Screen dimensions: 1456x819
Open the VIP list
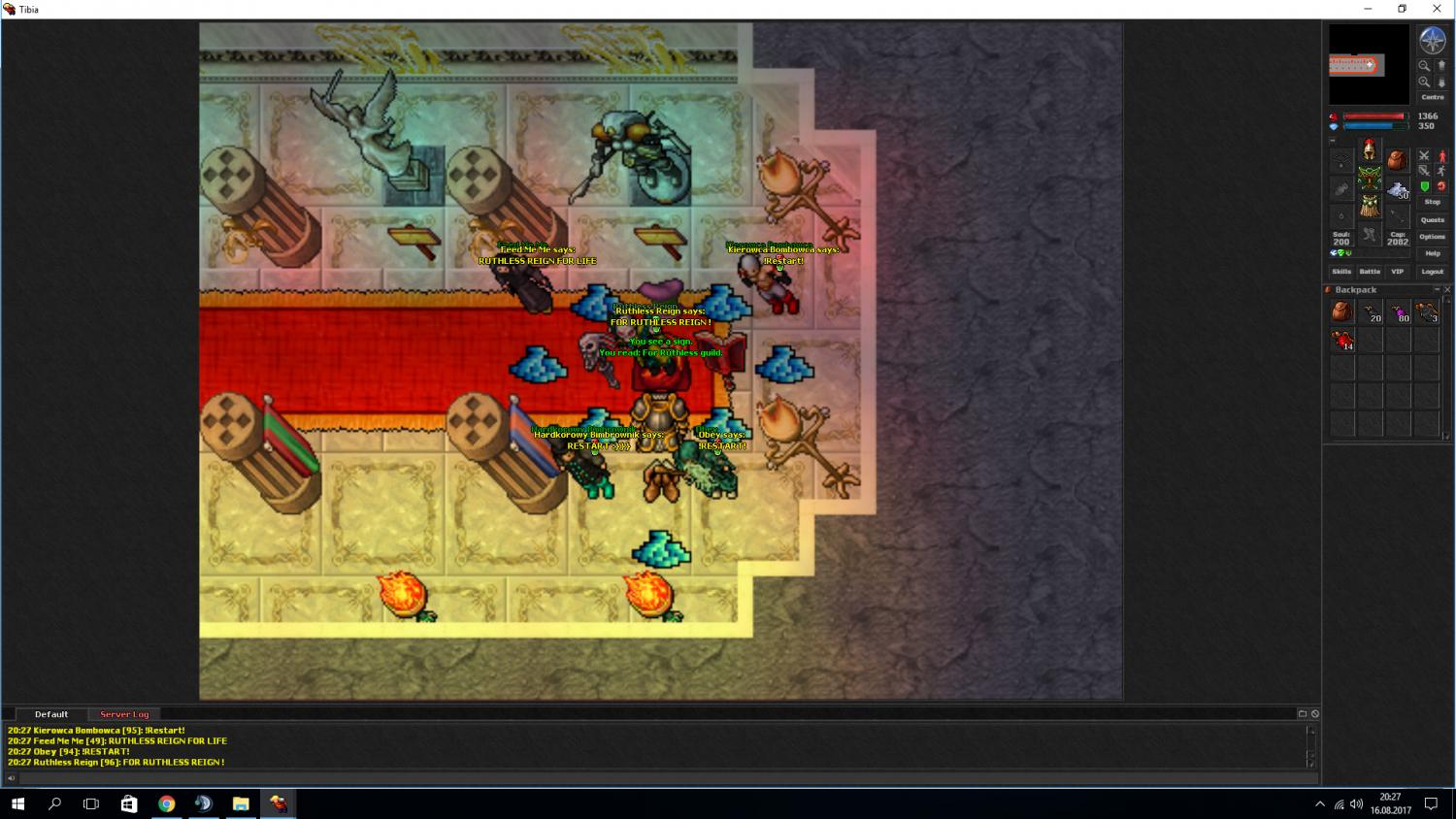[x=1397, y=272]
